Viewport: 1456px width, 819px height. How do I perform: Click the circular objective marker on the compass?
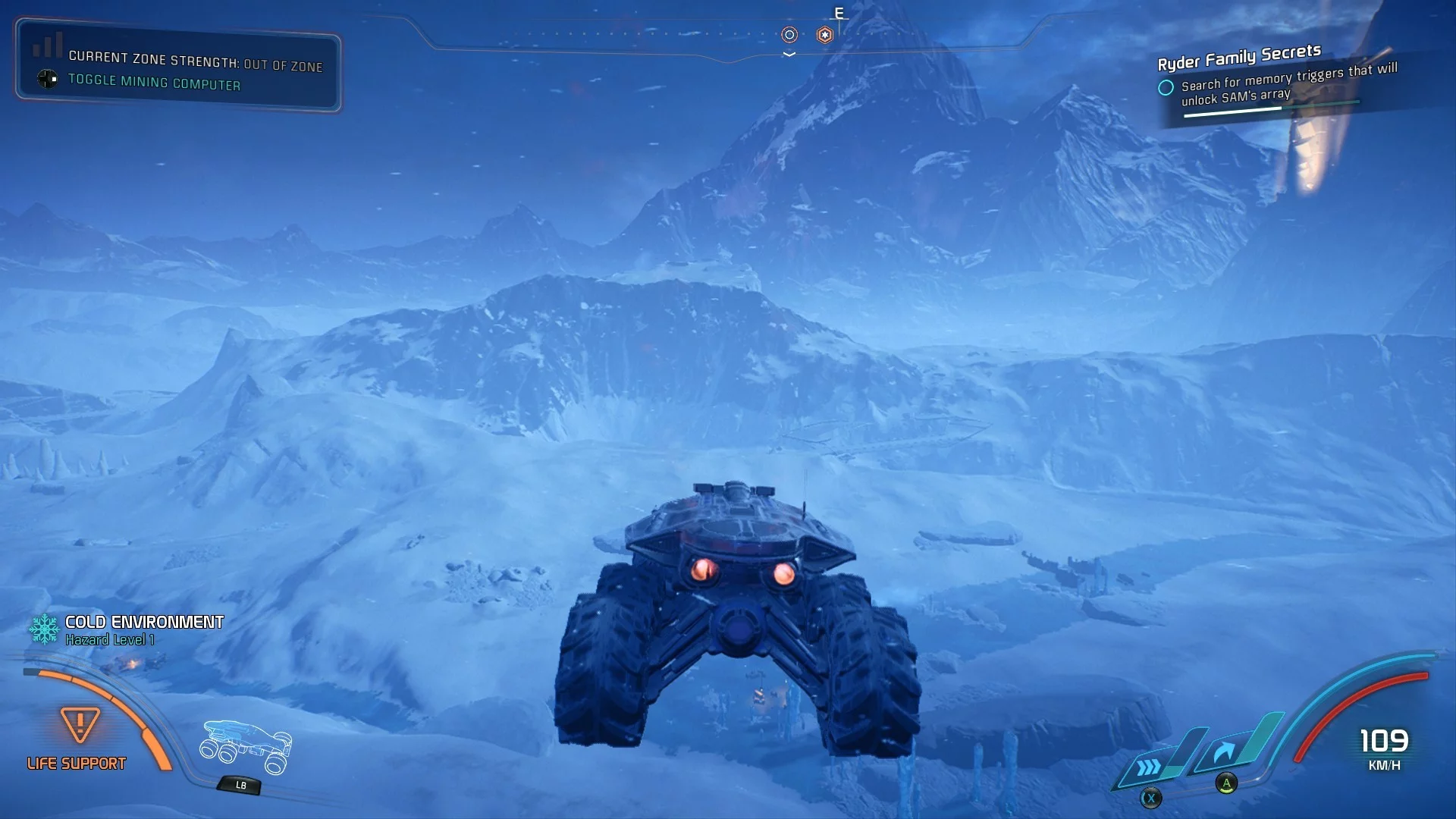[789, 35]
